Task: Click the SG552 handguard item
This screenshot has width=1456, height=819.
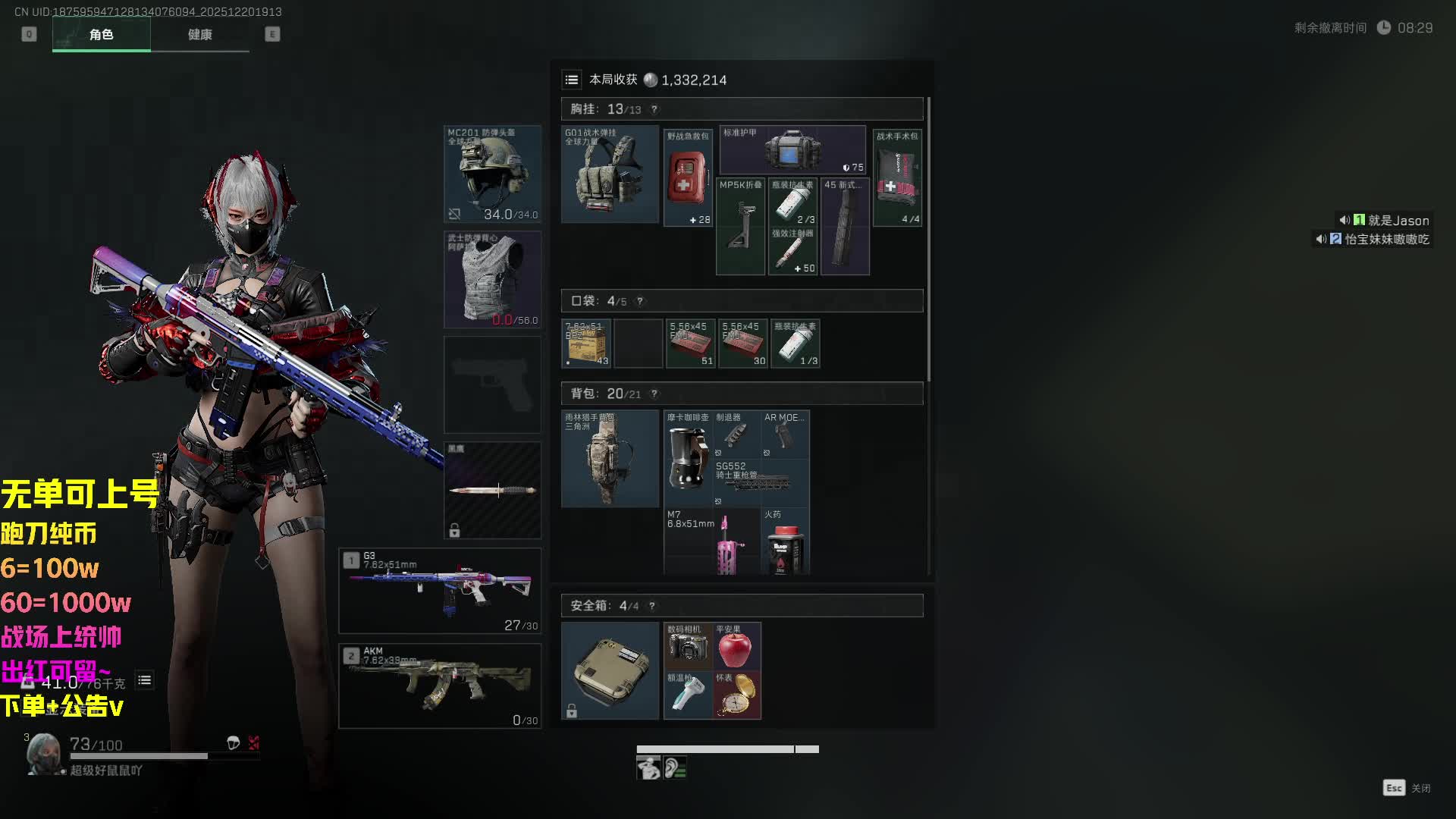Action: pyautogui.click(x=760, y=482)
